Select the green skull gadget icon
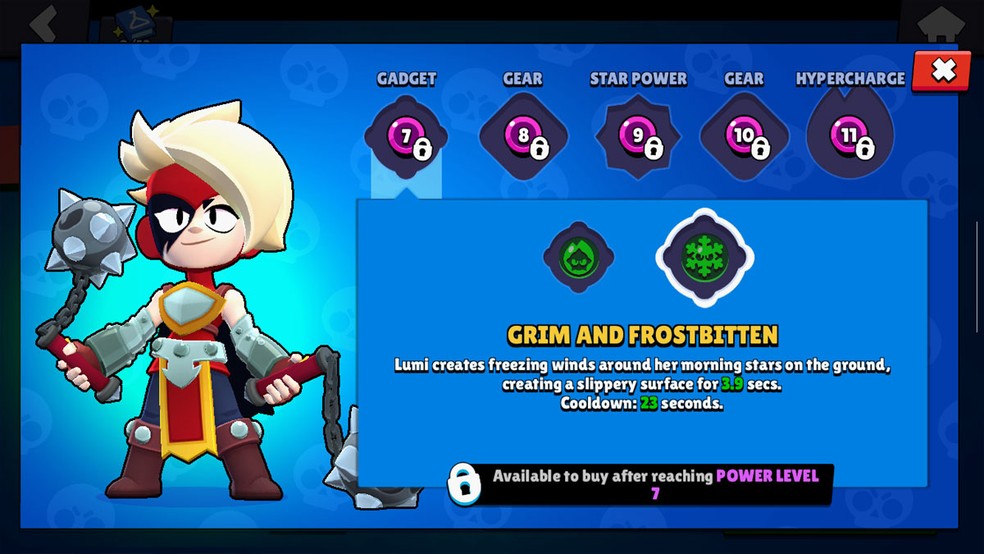The height and width of the screenshot is (554, 984). pyautogui.click(x=578, y=257)
